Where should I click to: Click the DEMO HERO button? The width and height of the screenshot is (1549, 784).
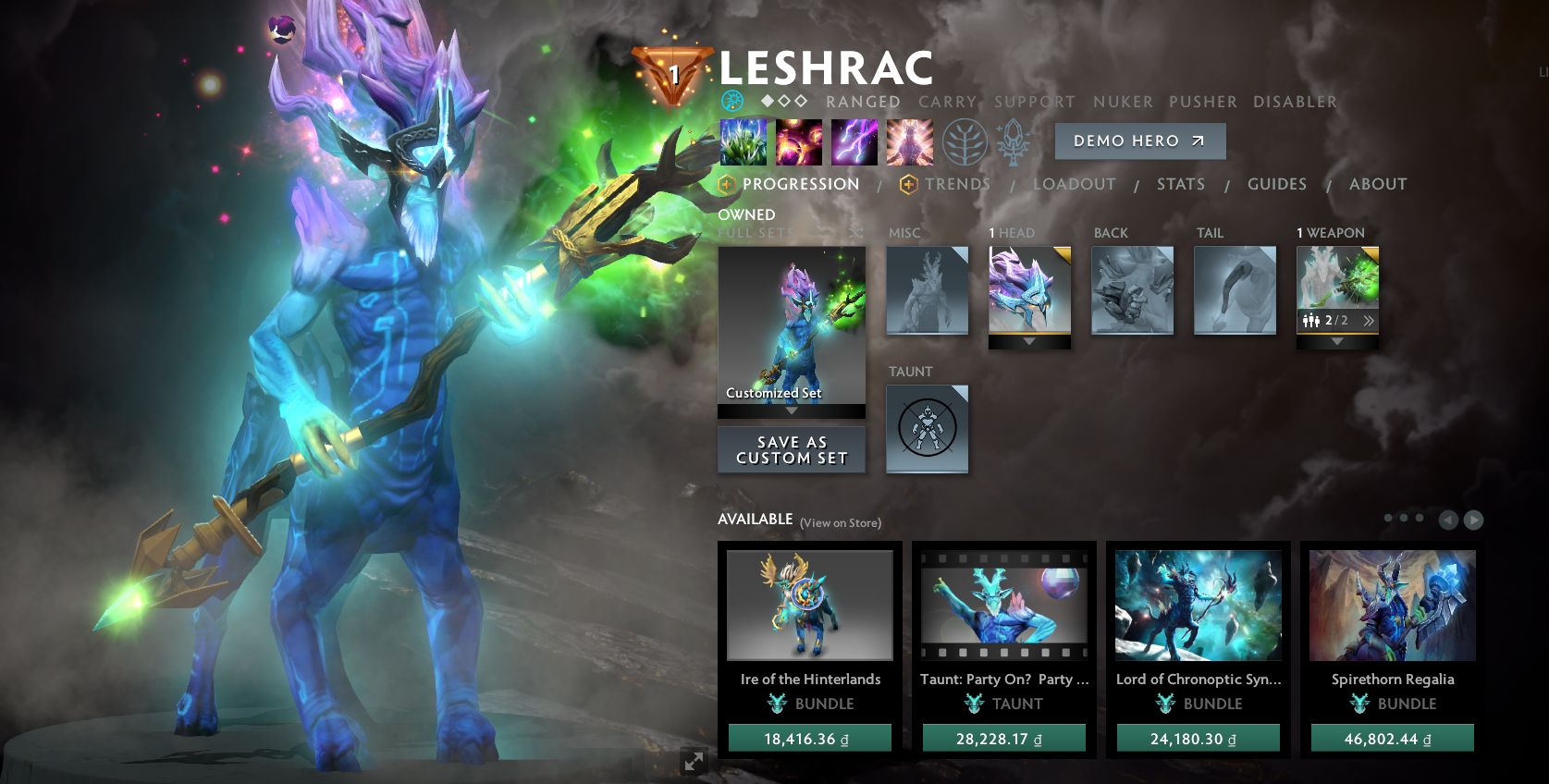pos(1139,141)
